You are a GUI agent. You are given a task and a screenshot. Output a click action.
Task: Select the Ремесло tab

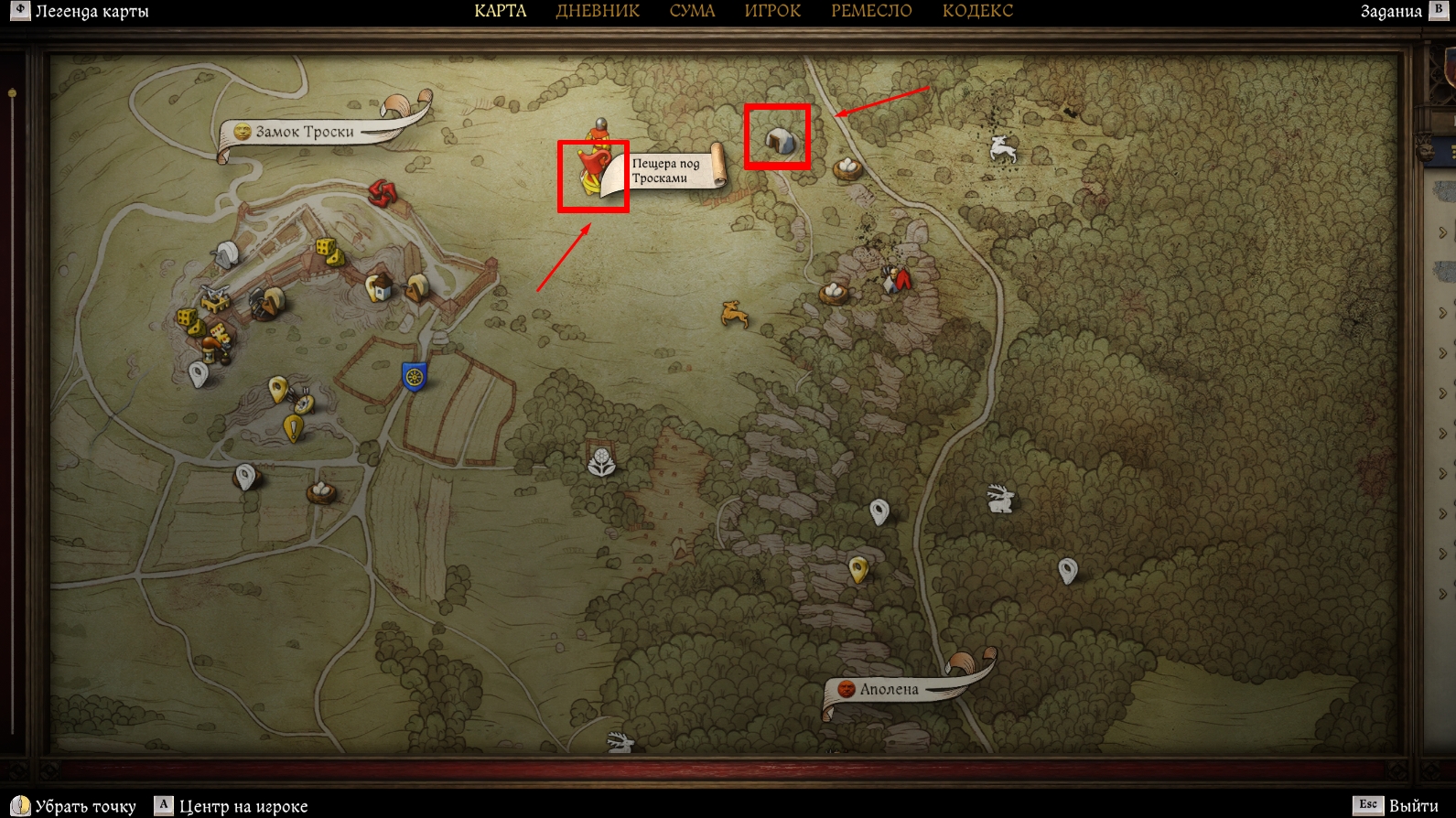click(871, 11)
